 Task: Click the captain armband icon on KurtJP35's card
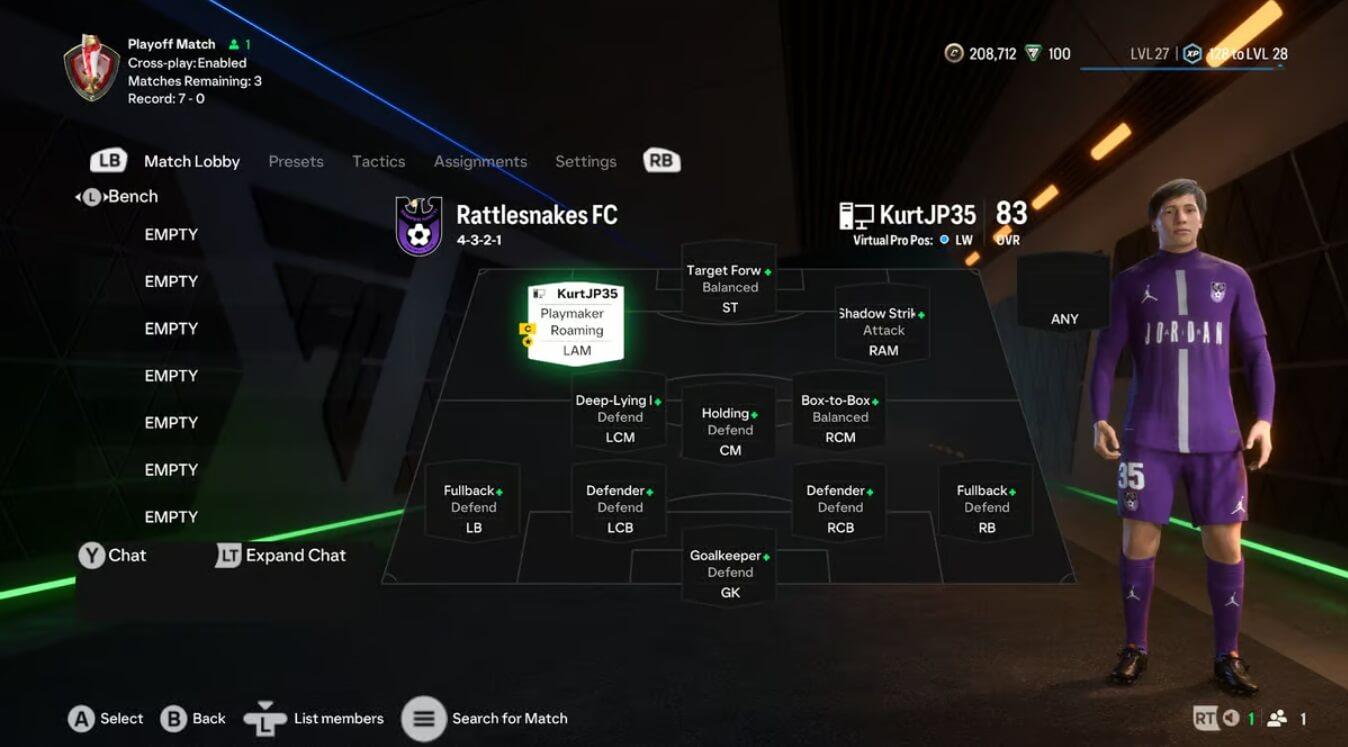click(x=527, y=328)
